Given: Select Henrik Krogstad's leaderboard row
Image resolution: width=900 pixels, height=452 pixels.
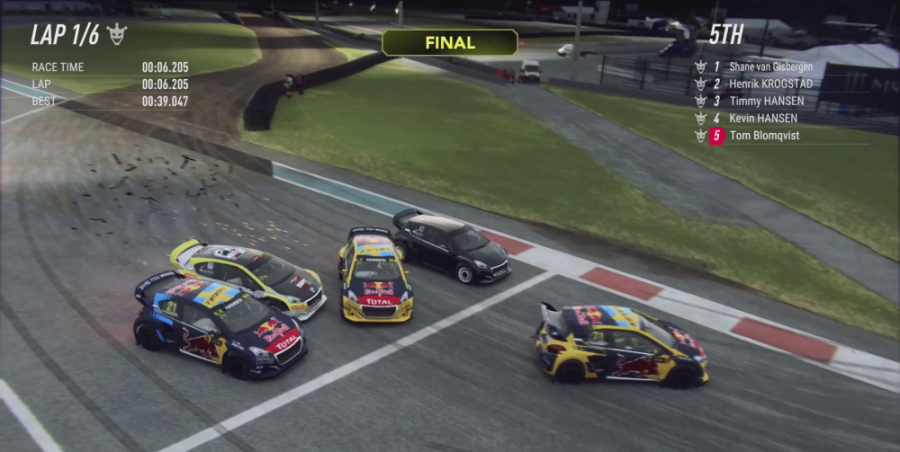Looking at the screenshot, I should point(770,84).
